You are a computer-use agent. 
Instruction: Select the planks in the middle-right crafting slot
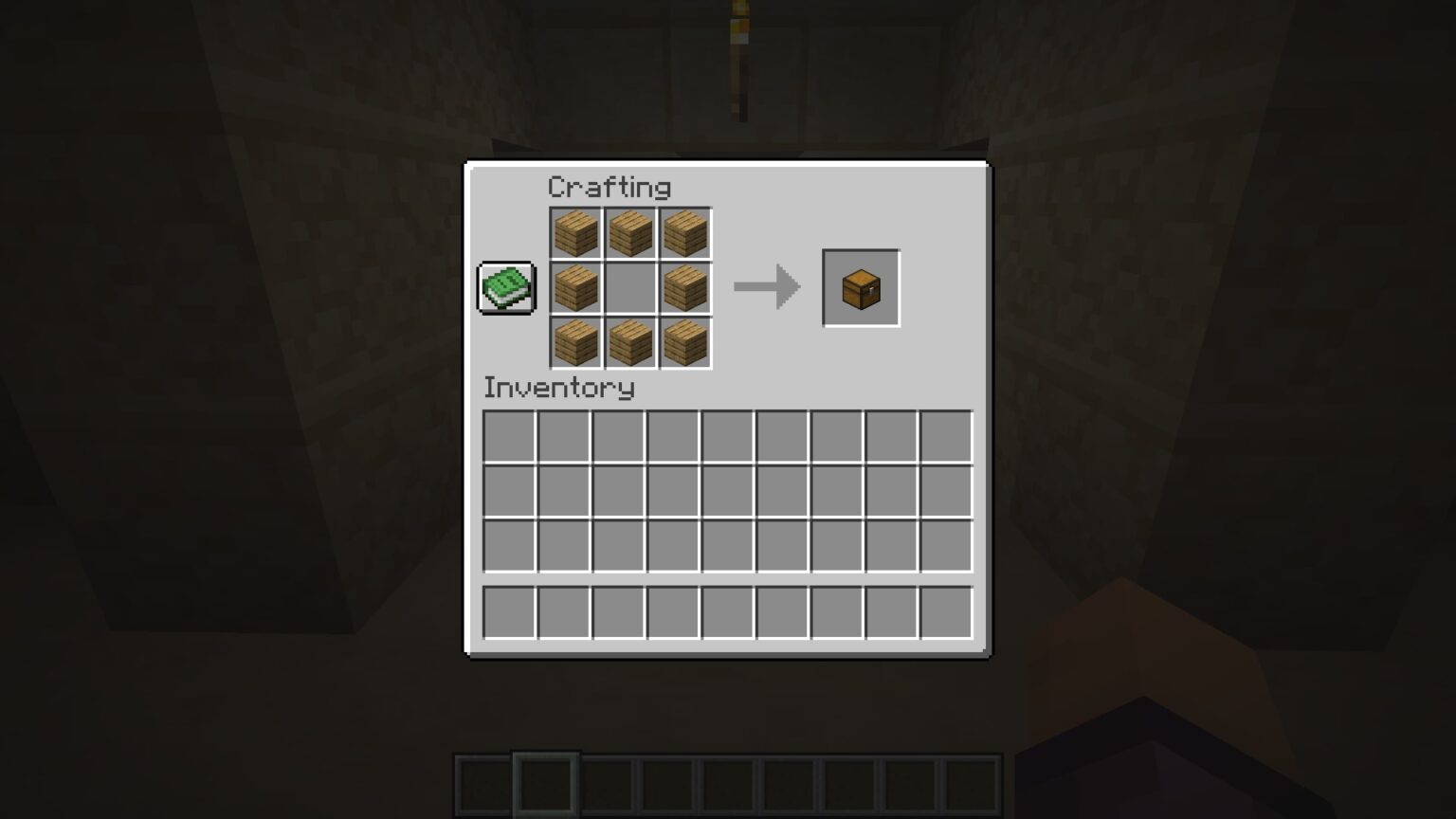(683, 287)
